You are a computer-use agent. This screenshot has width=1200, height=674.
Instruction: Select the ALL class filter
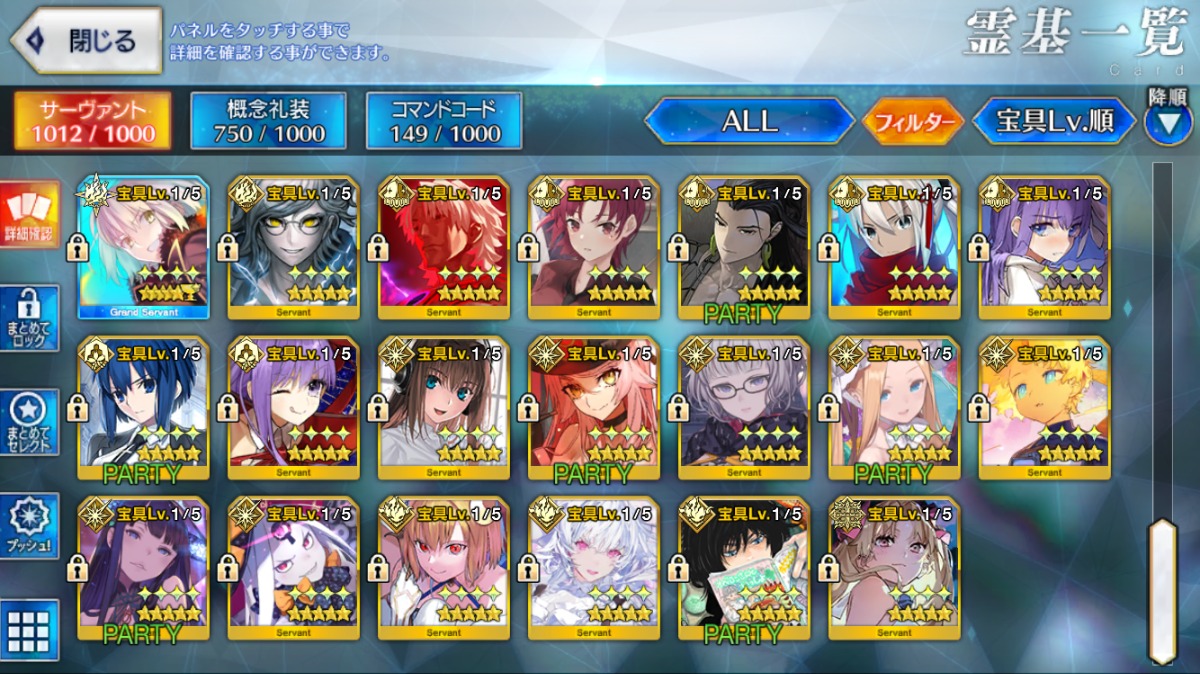pos(749,121)
